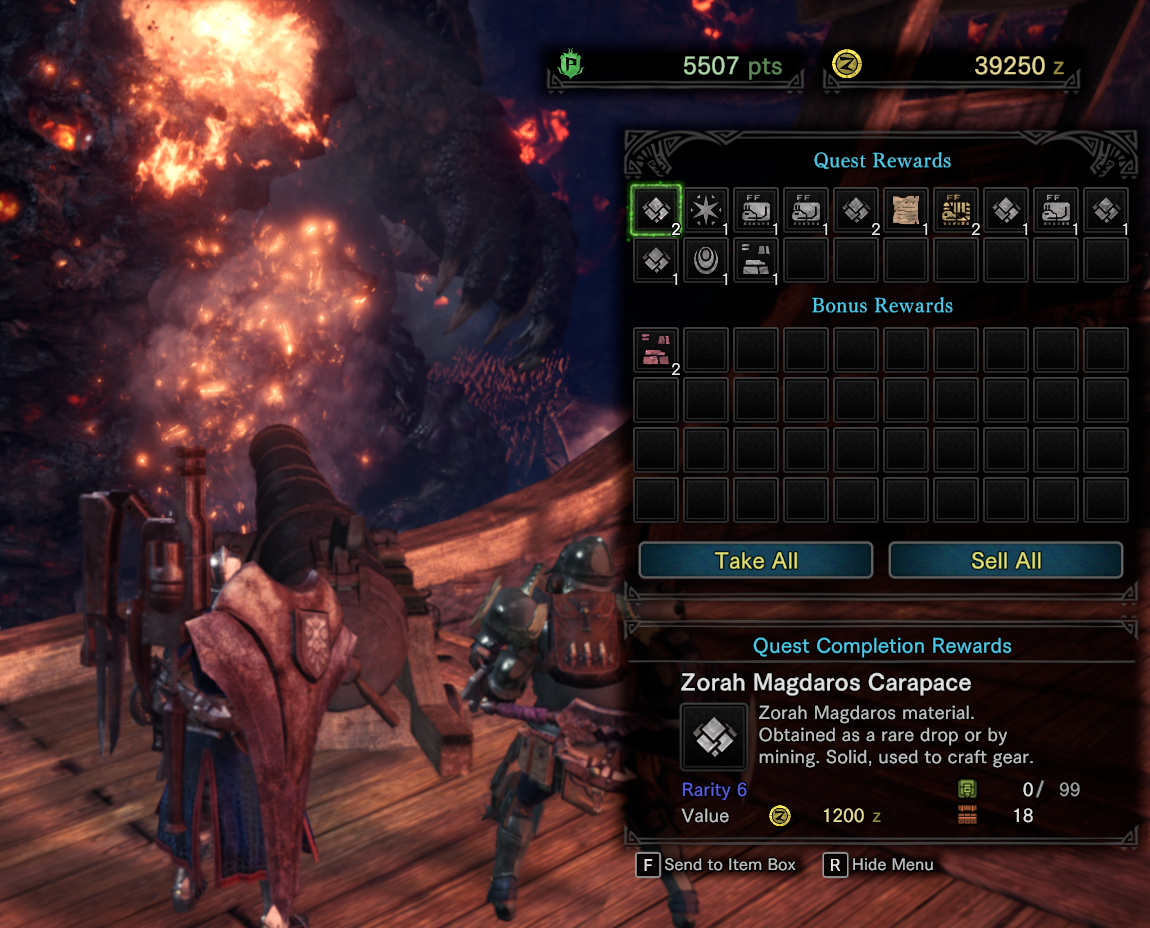
Task: Select the eight-pointed star reward item
Action: [706, 209]
